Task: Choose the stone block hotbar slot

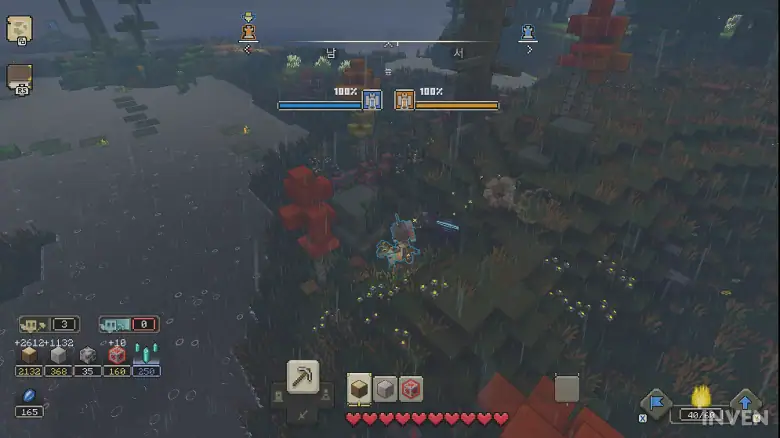Action: point(385,389)
